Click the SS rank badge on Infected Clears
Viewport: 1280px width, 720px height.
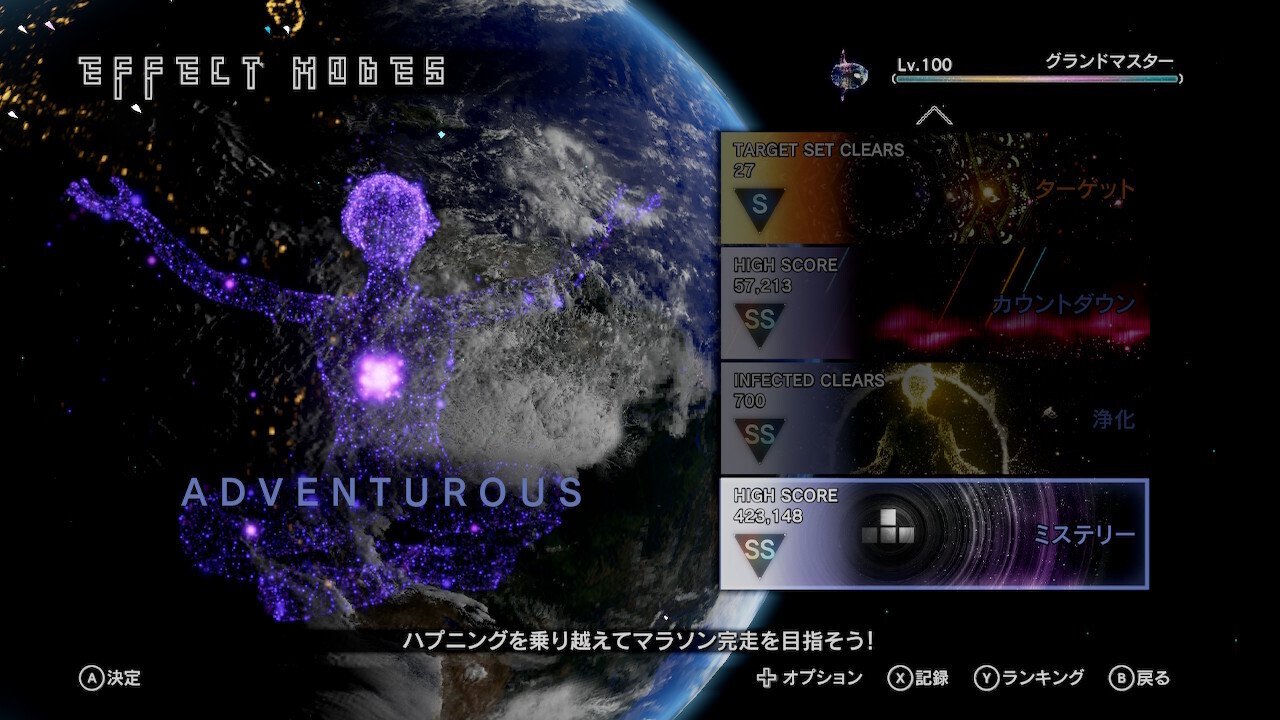point(759,432)
